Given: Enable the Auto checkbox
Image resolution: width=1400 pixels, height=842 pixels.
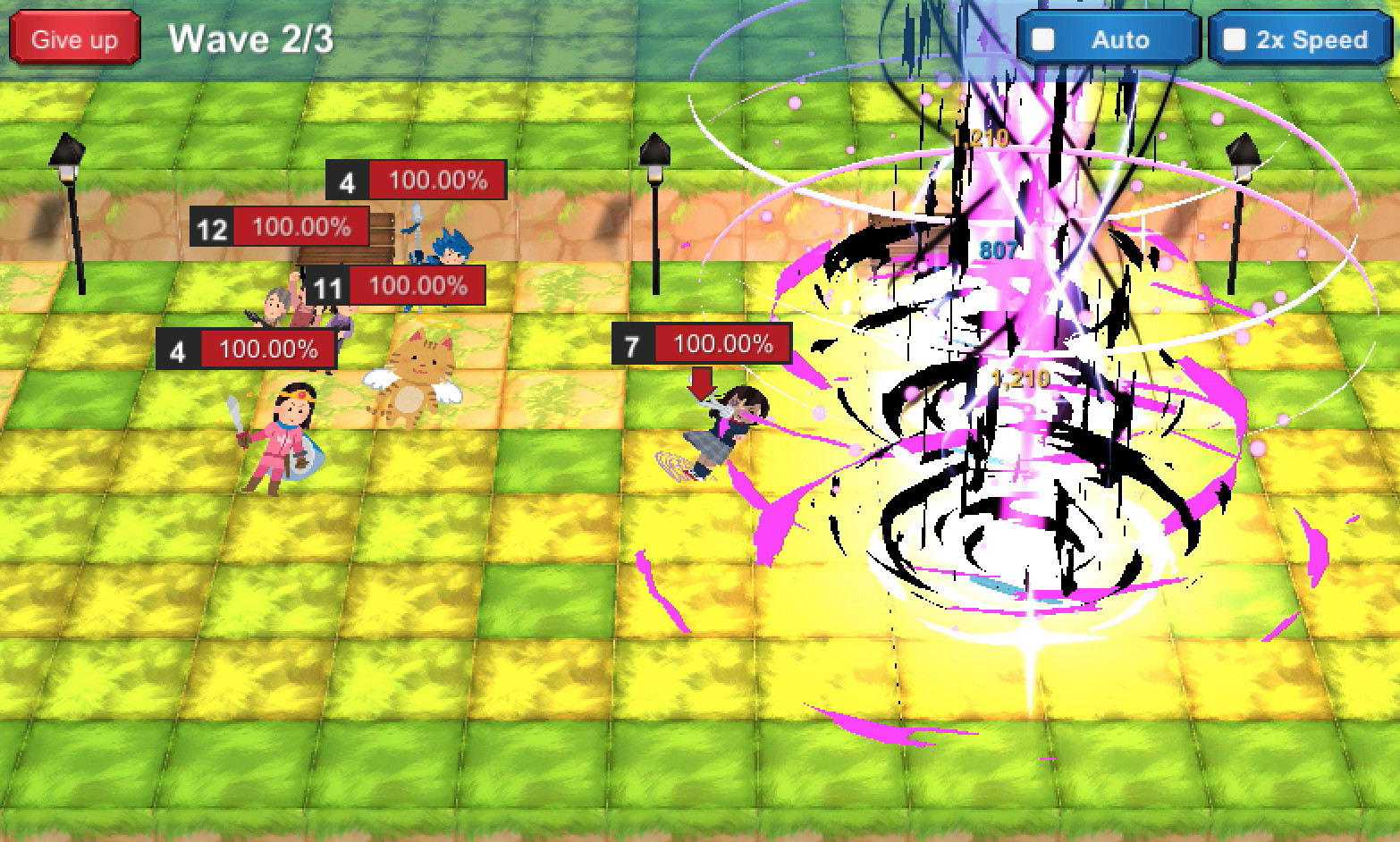Looking at the screenshot, I should [1044, 39].
